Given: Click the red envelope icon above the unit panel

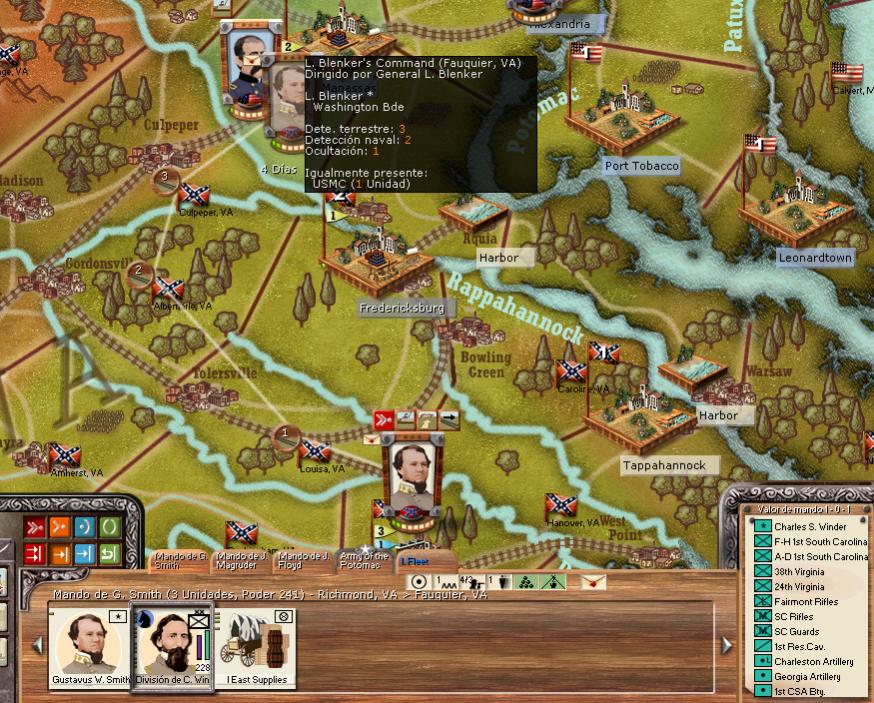Looking at the screenshot, I should [x=593, y=581].
